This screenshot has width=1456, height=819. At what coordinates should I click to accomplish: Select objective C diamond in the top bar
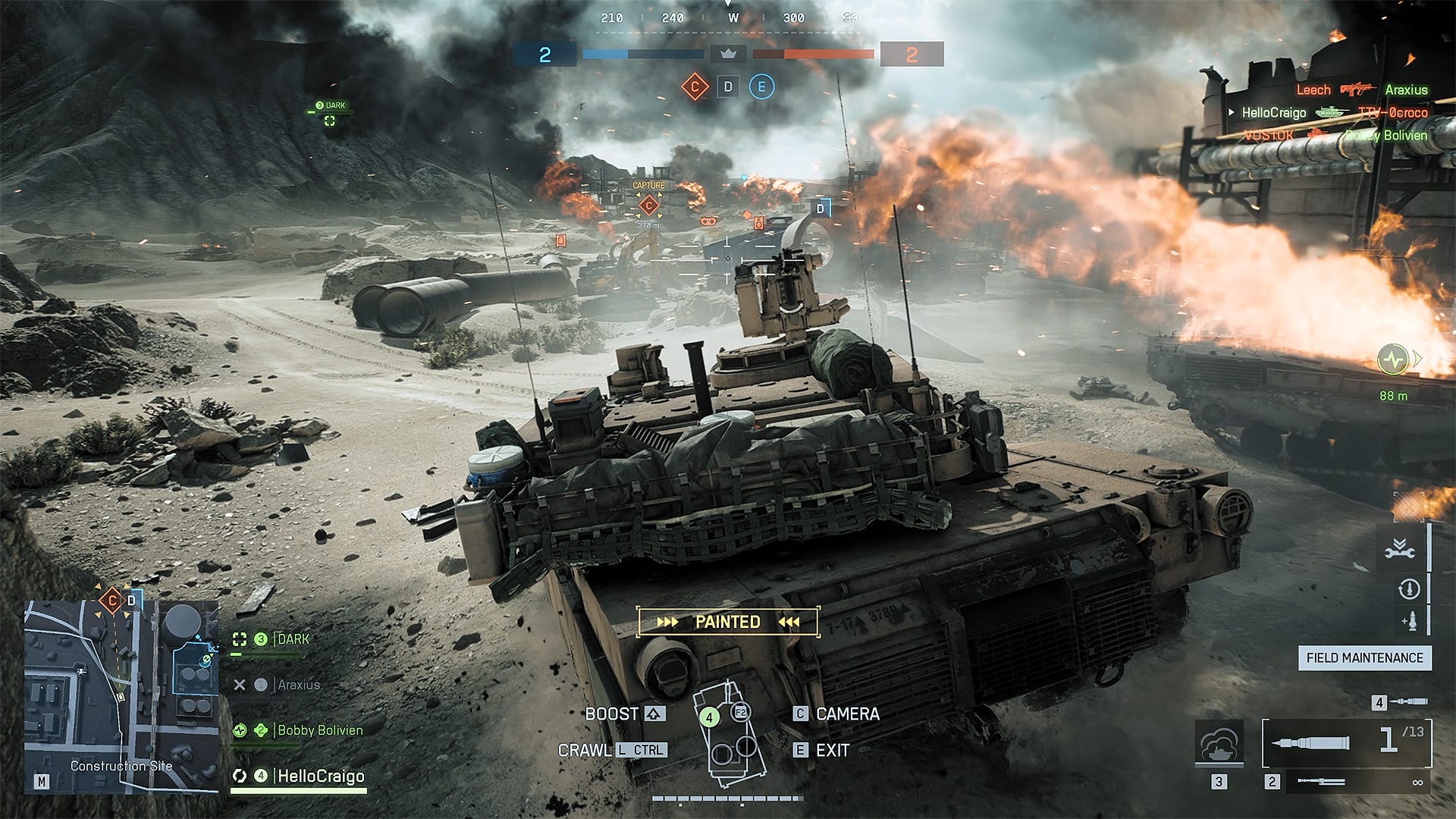695,87
